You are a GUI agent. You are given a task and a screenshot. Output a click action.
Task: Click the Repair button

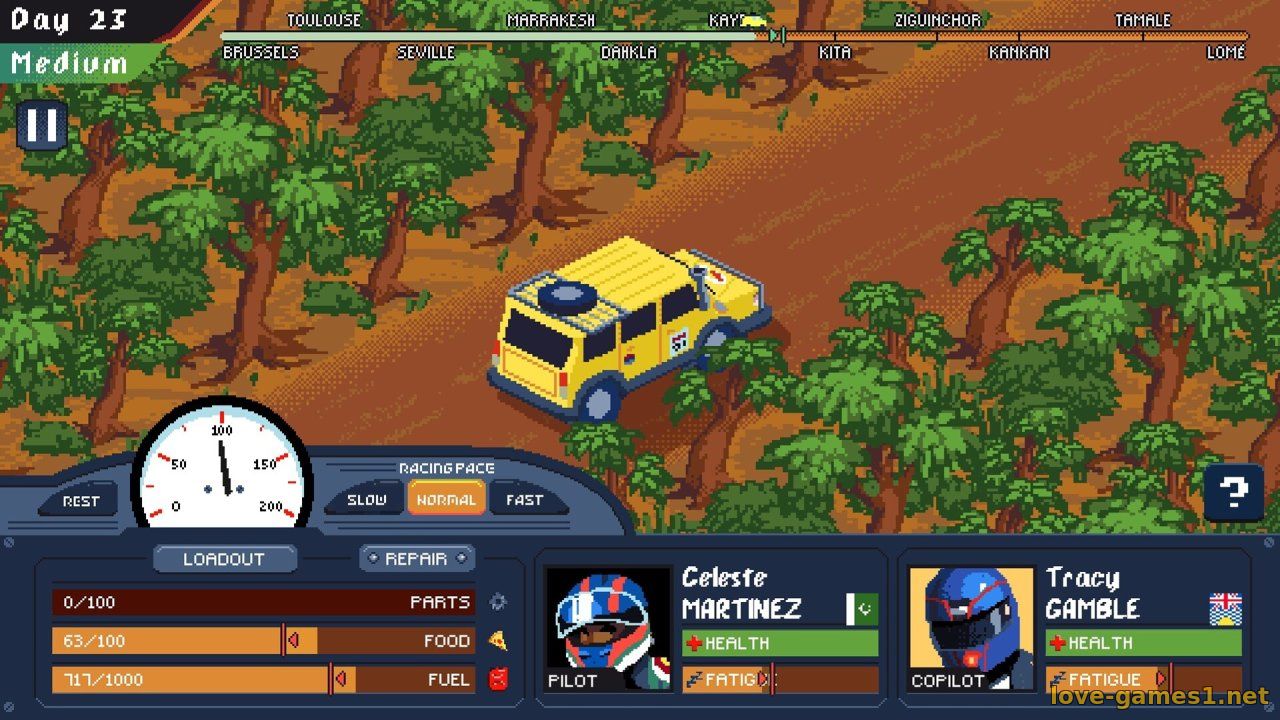point(416,558)
